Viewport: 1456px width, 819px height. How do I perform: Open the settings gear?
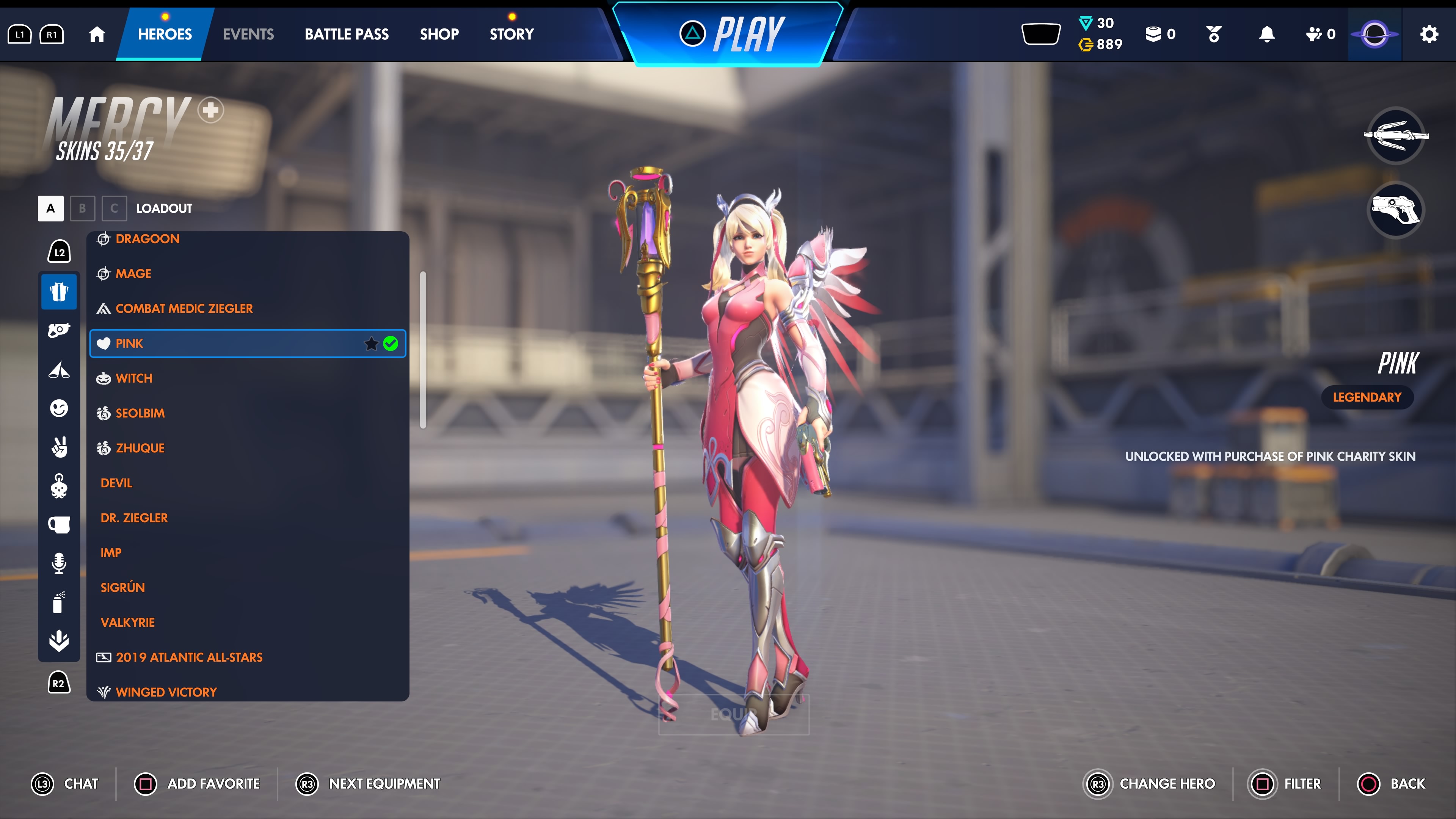click(x=1429, y=35)
